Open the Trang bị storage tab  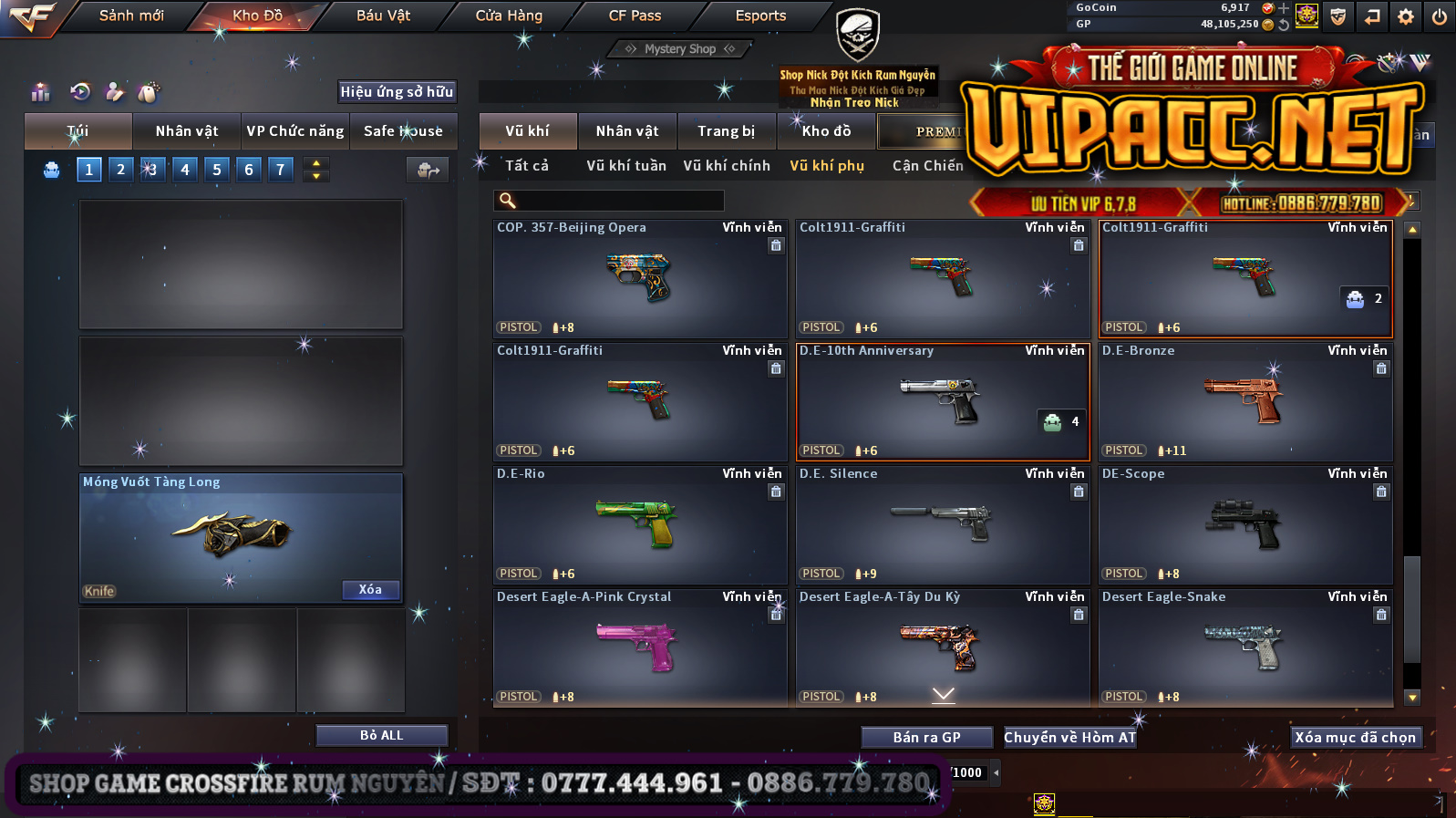coord(726,131)
